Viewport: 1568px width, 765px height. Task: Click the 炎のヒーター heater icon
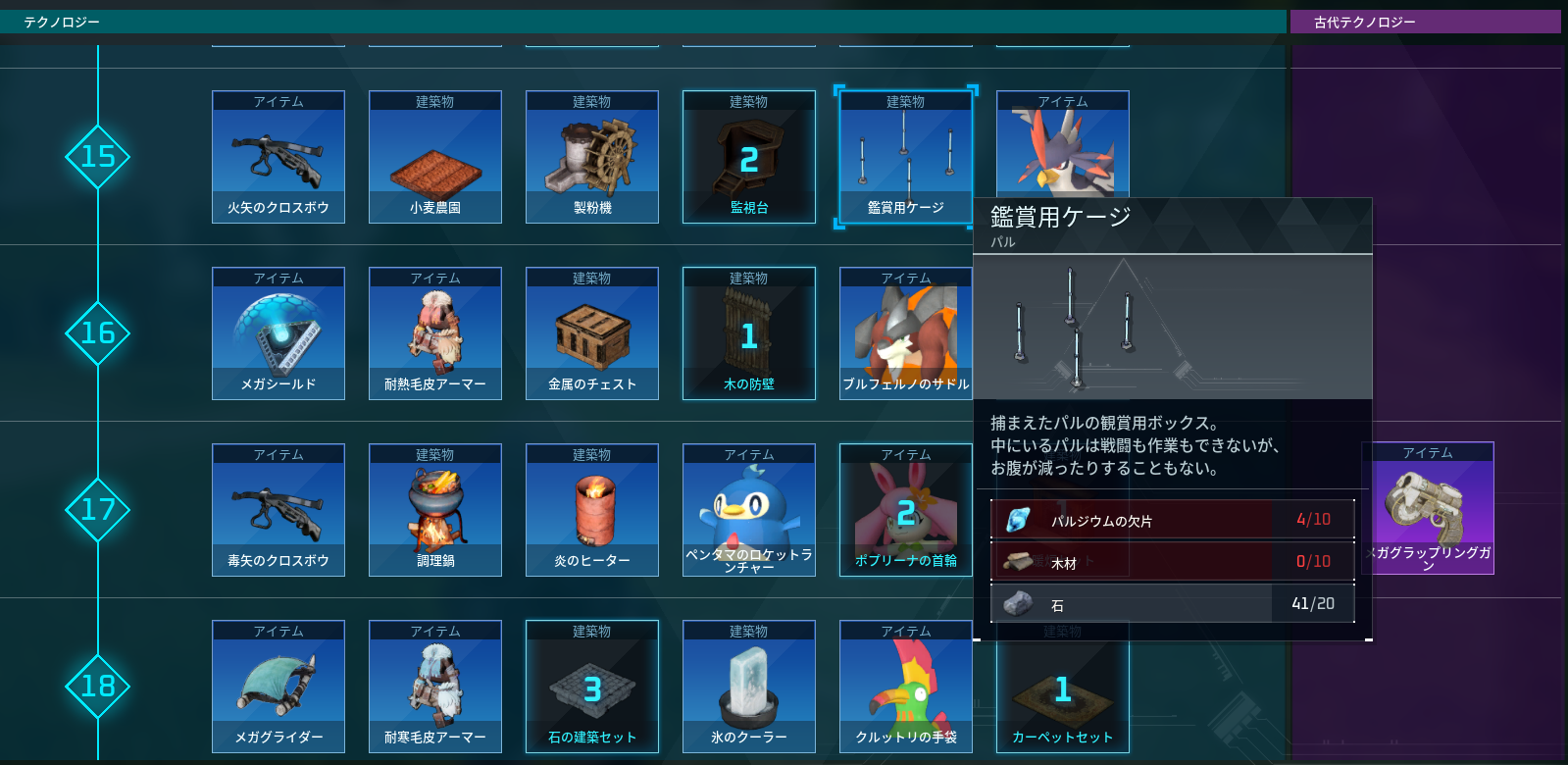[x=591, y=510]
